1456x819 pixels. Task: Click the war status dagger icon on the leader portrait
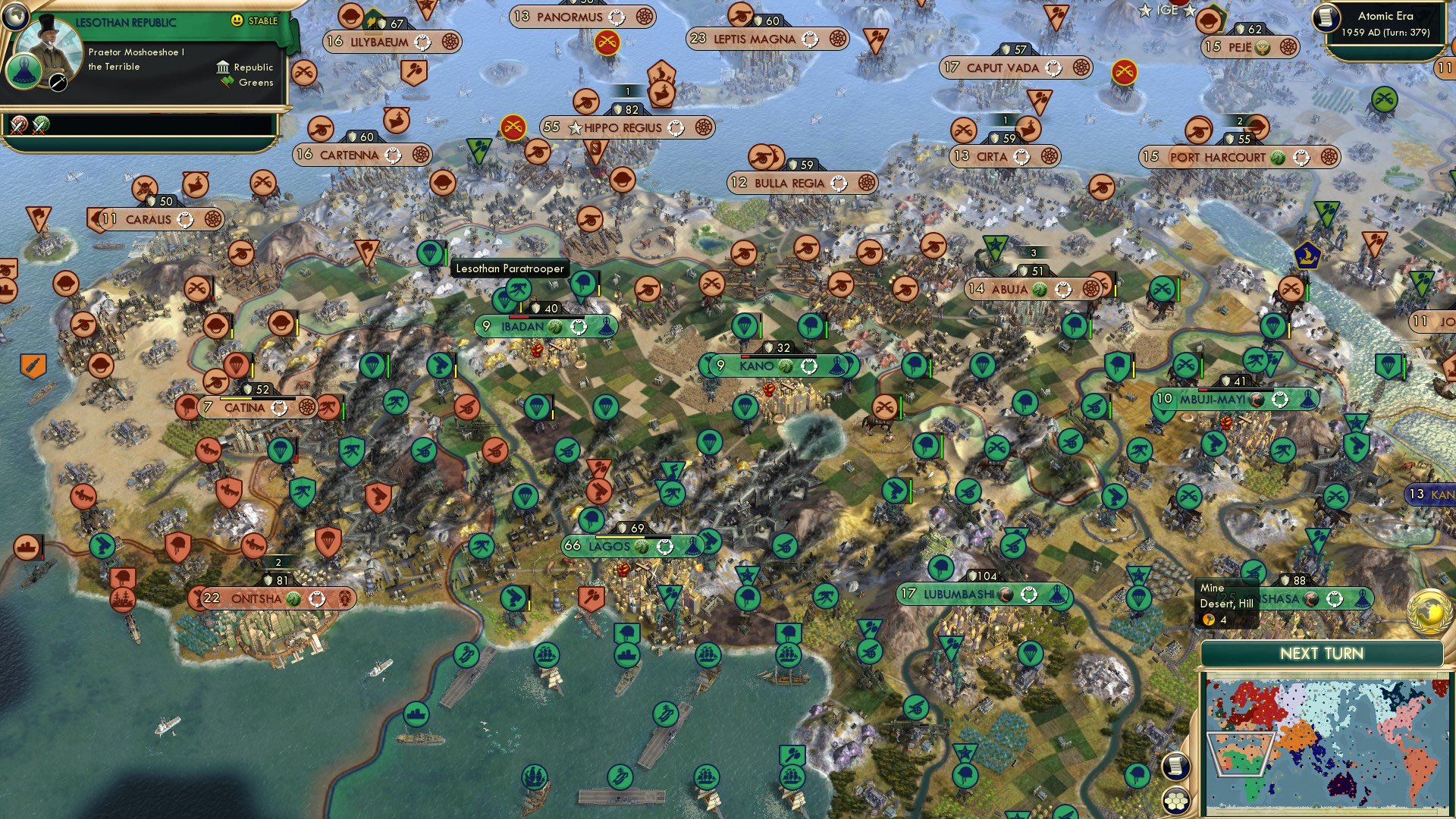[x=58, y=82]
